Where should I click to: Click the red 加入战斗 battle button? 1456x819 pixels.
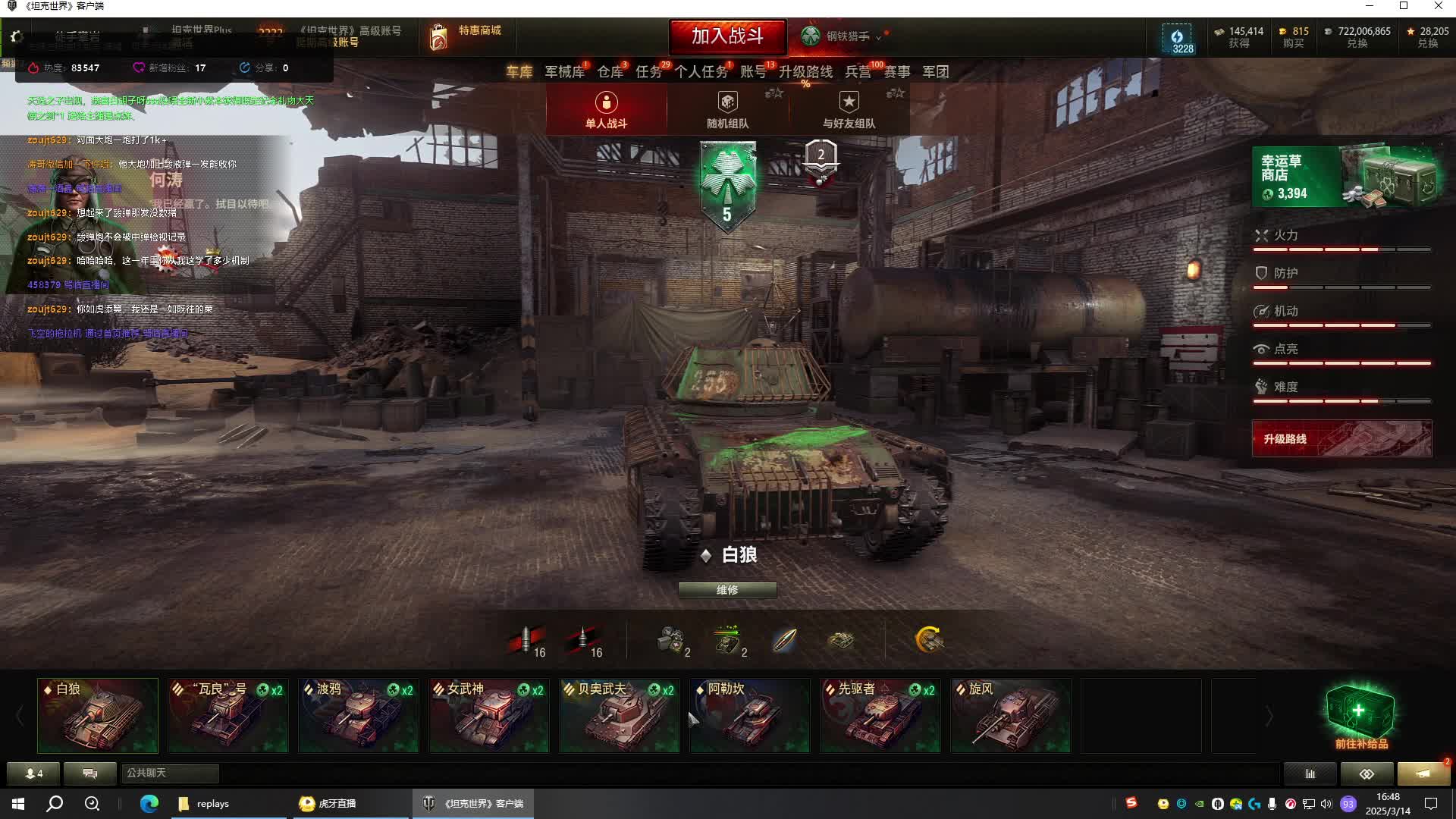727,36
